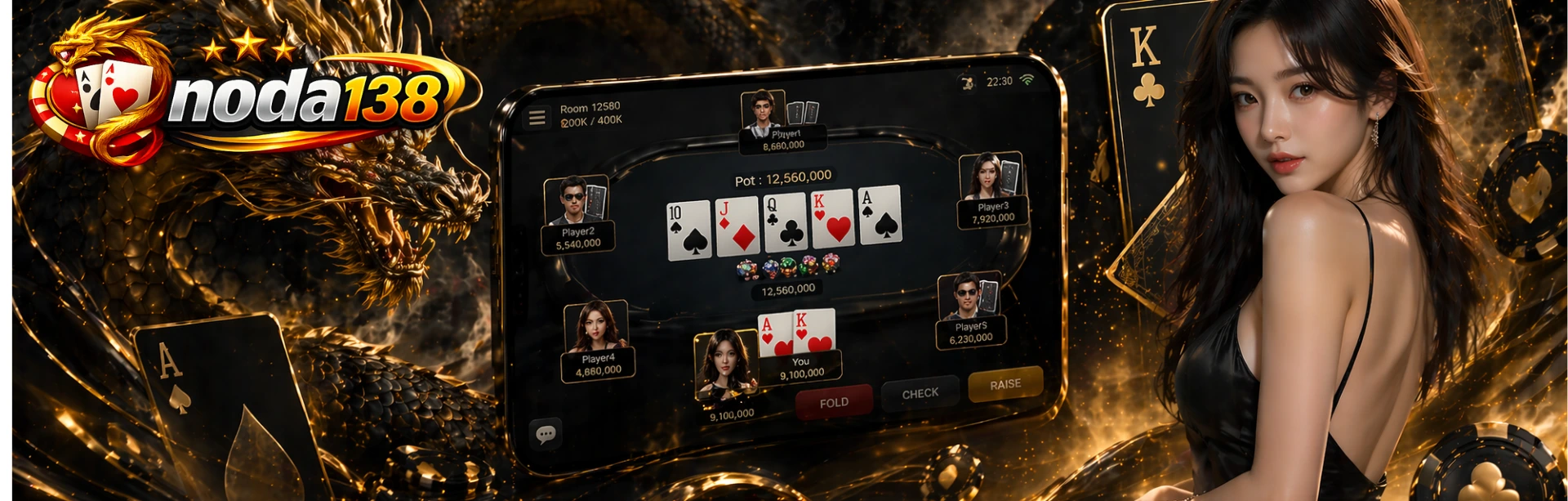Choose the CHECK action

920,393
